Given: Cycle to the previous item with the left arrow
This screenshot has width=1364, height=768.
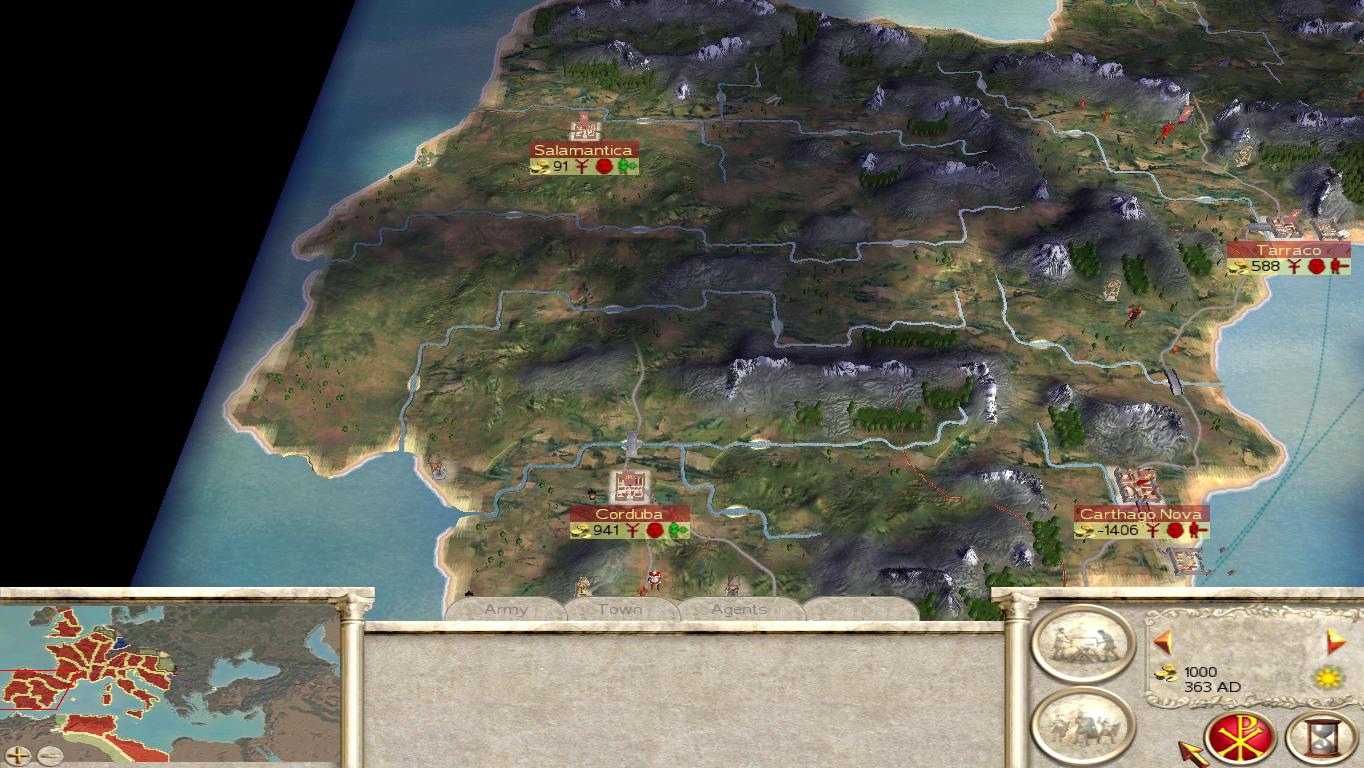Looking at the screenshot, I should click(1162, 641).
